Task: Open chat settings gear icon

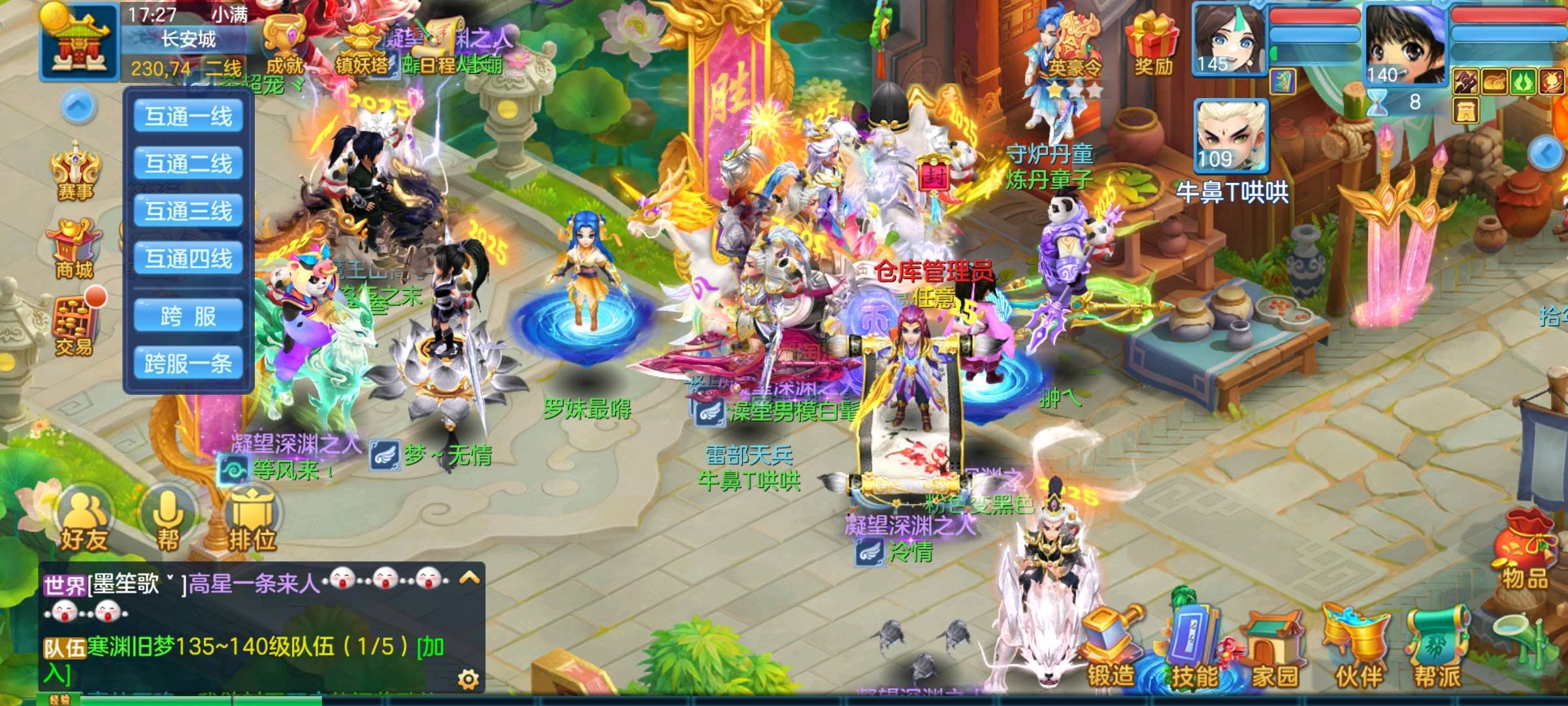Action: click(468, 680)
